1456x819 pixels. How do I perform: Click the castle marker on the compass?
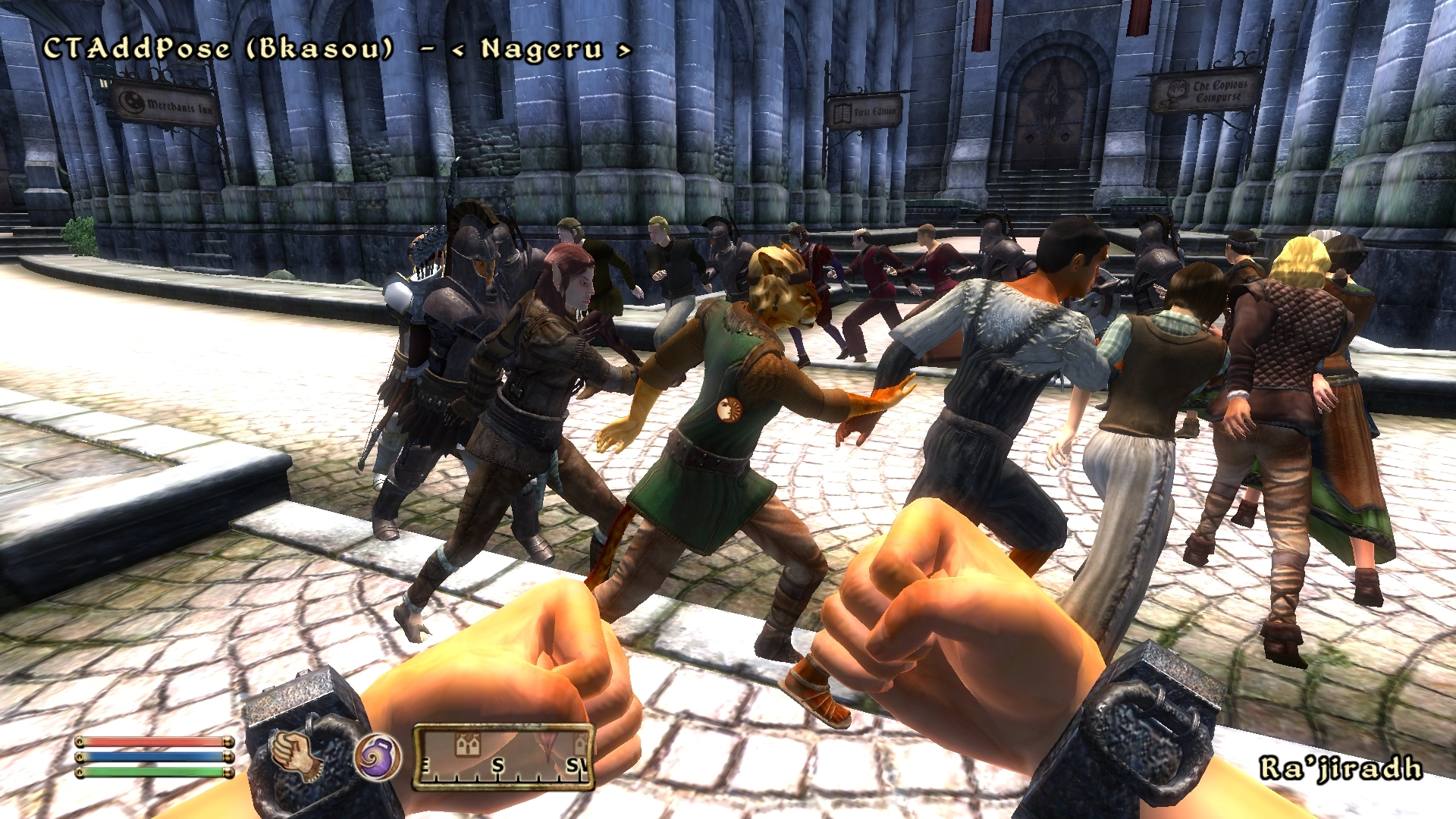(468, 744)
